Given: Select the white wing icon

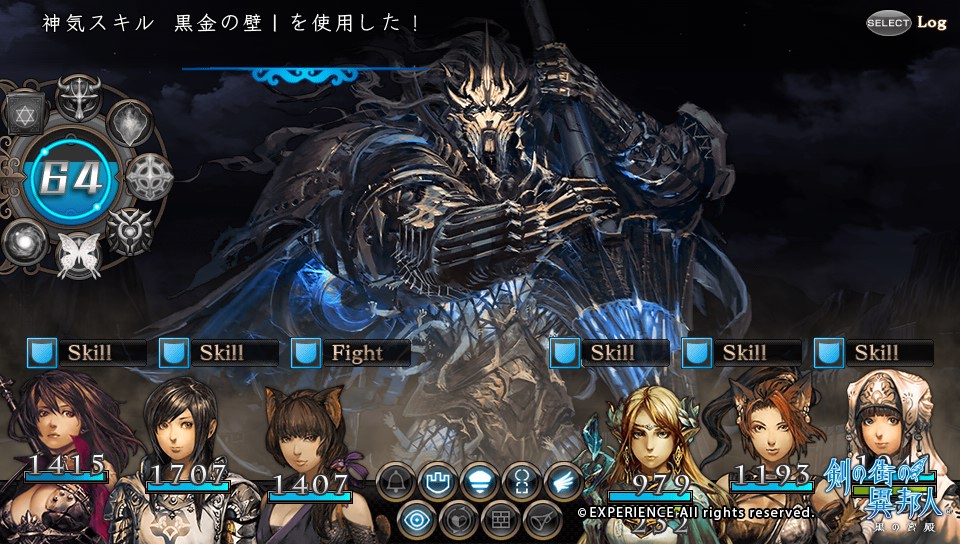Looking at the screenshot, I should point(565,483).
